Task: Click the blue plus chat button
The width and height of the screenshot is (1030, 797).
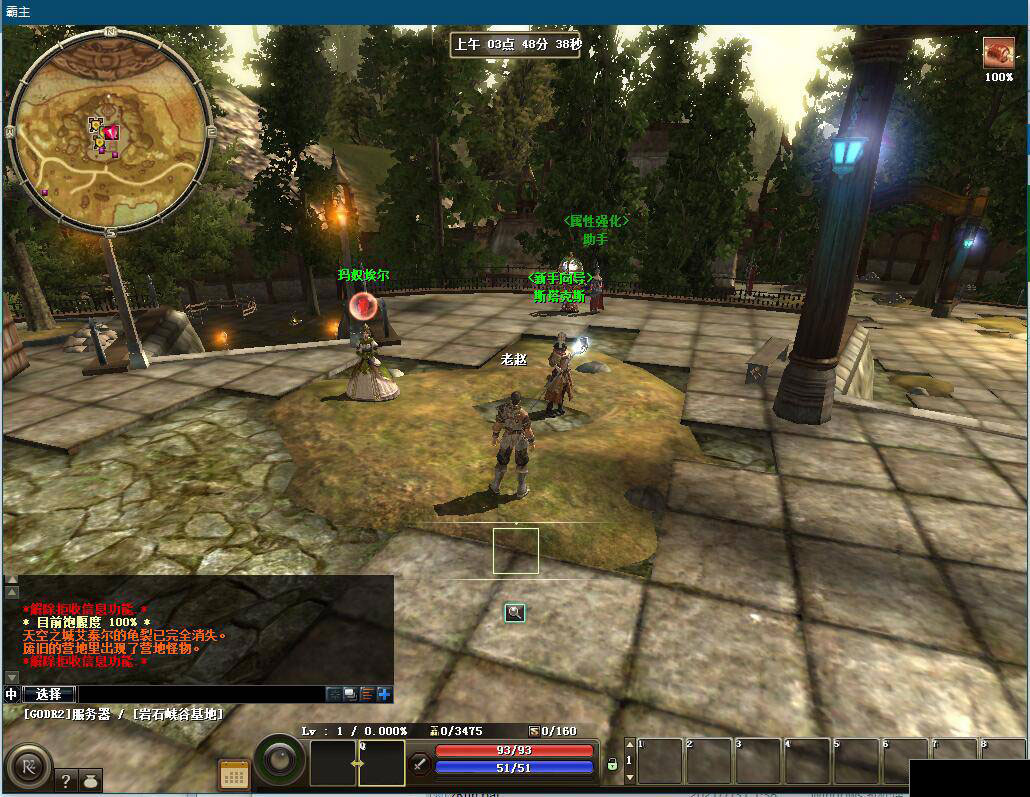Action: [385, 694]
